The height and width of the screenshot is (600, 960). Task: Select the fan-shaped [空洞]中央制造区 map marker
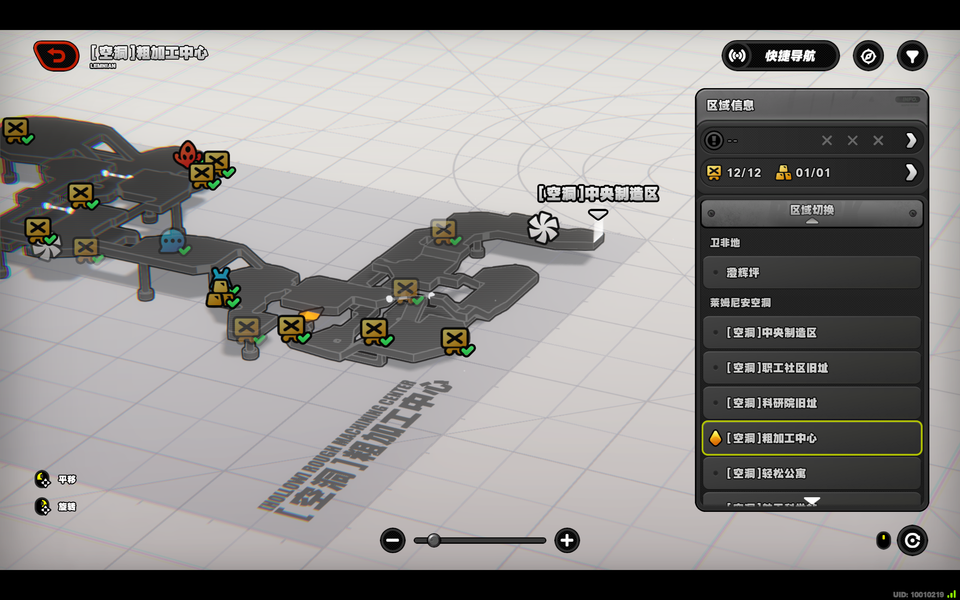(x=546, y=227)
